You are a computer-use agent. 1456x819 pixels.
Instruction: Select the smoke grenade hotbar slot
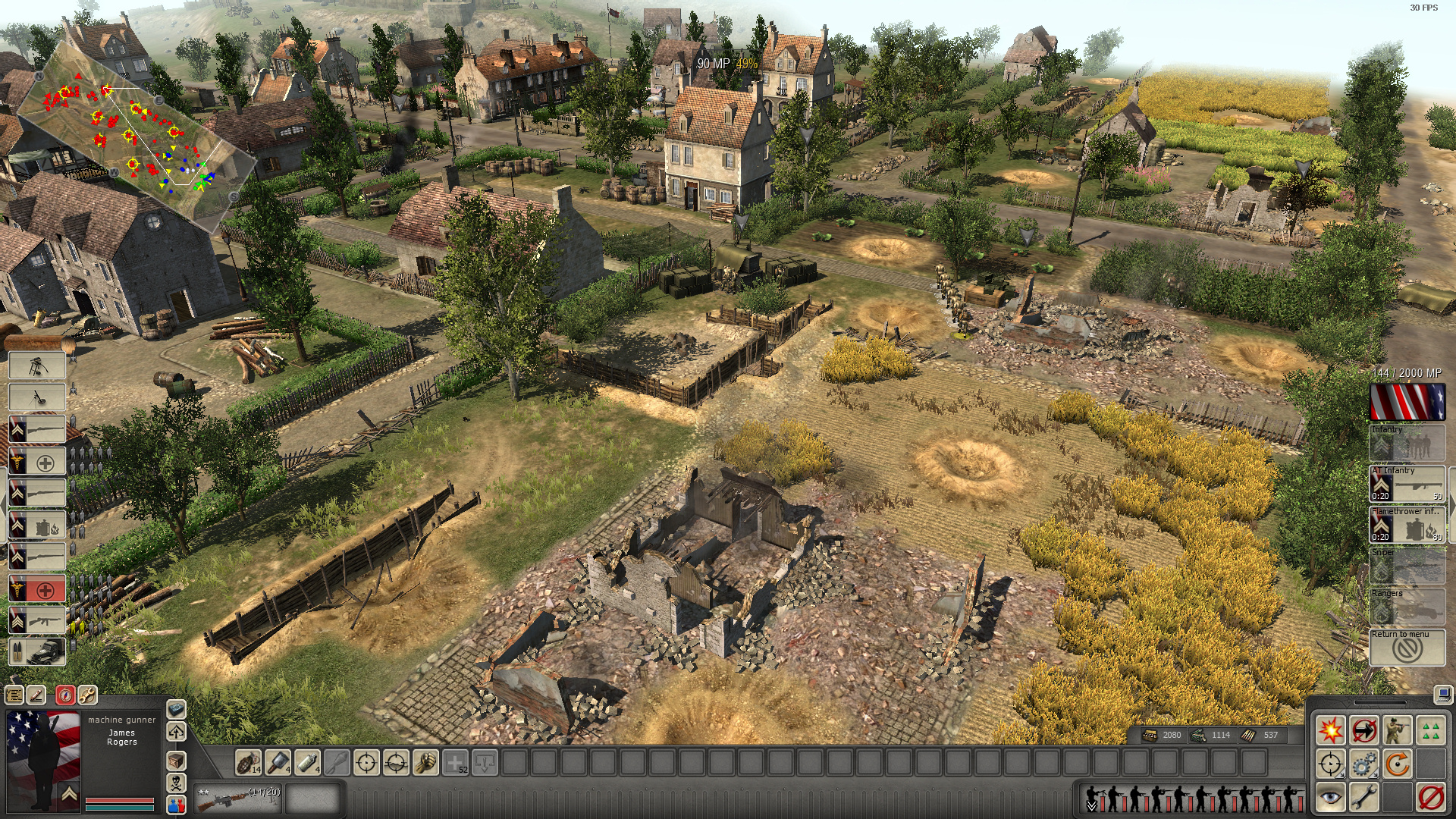pyautogui.click(x=307, y=762)
